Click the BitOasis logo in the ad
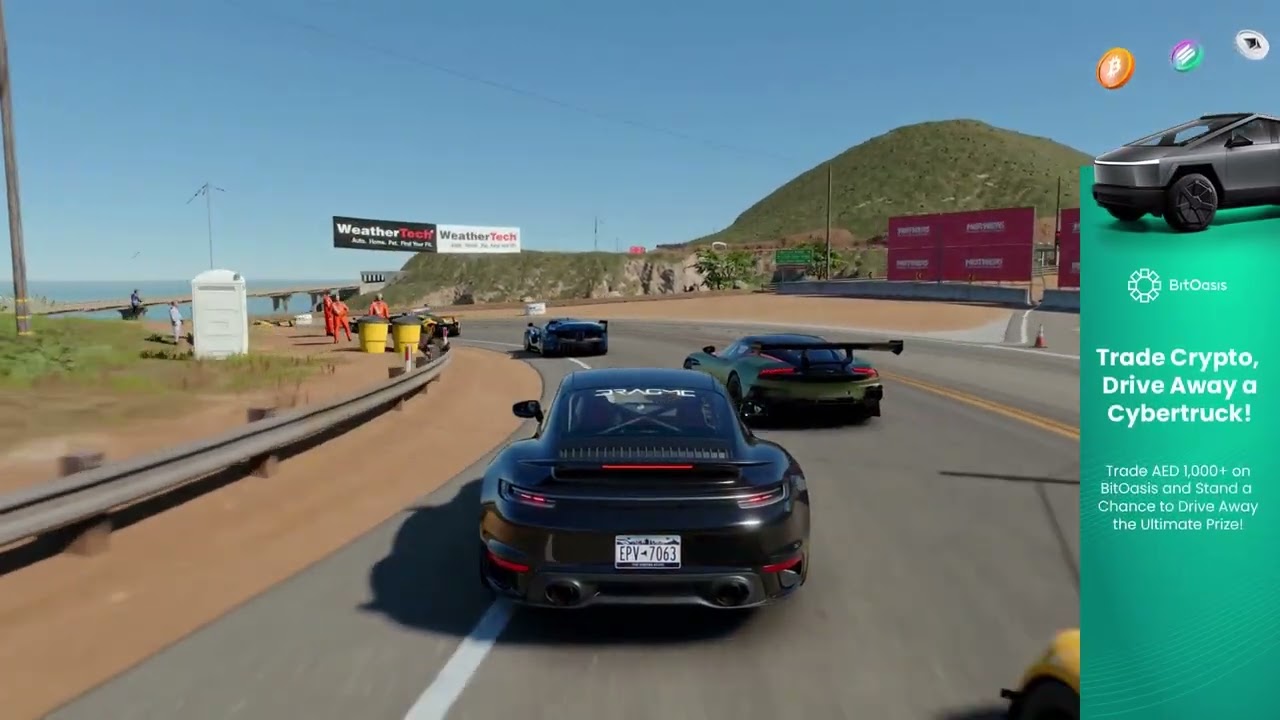Screen dimensions: 1280x720 (x=1176, y=285)
